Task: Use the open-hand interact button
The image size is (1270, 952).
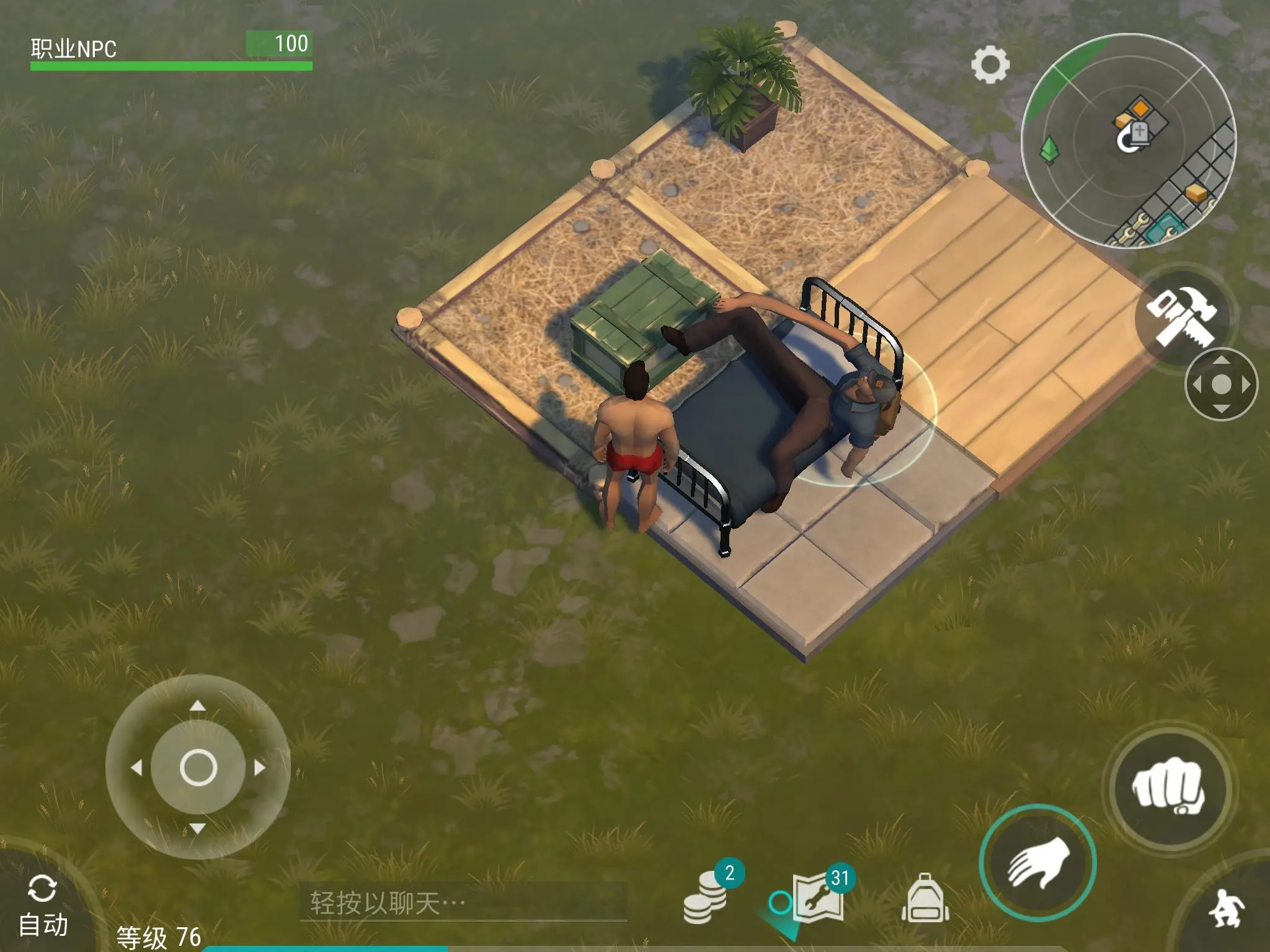Action: 1037,862
